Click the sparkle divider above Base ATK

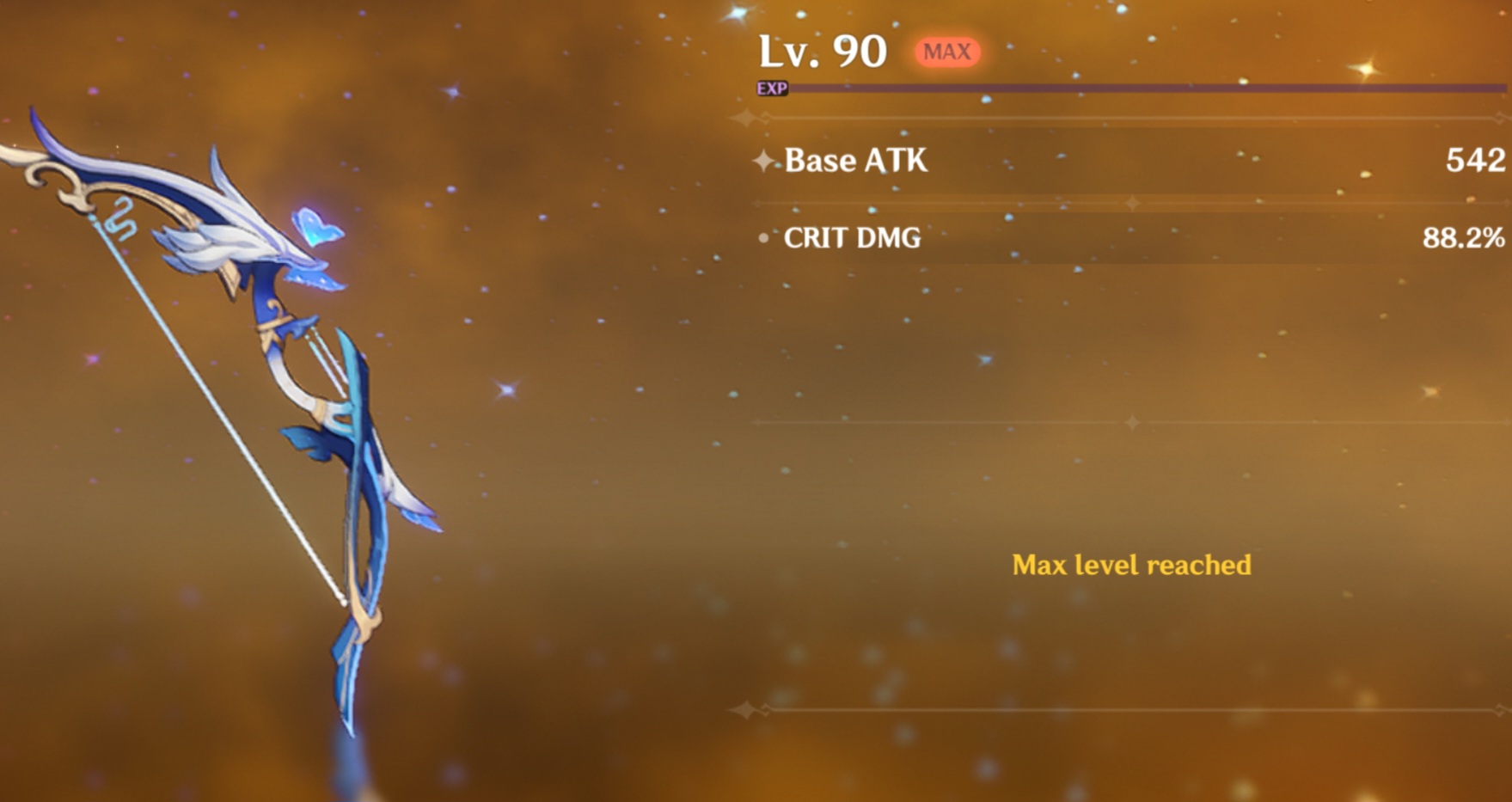(743, 119)
